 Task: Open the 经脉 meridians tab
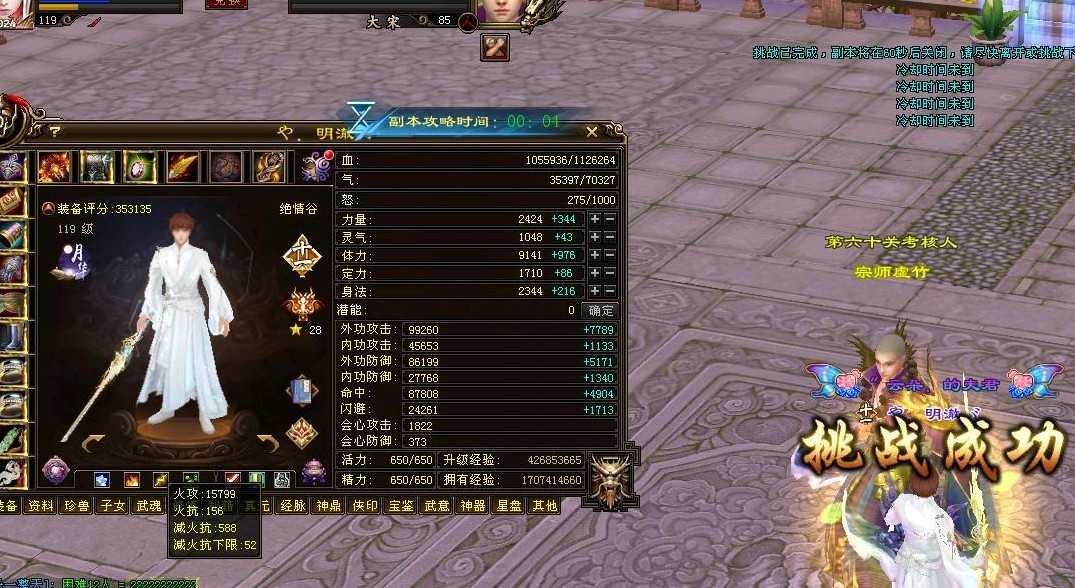(293, 506)
